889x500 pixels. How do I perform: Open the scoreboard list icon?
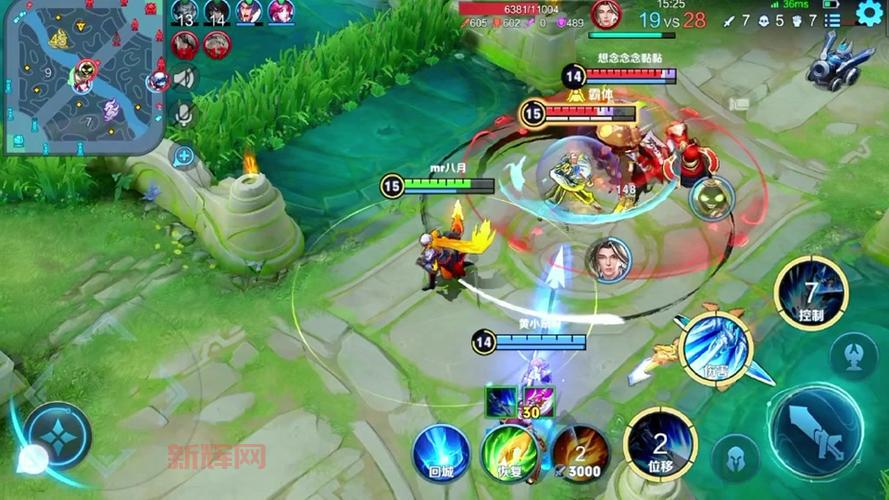pos(832,20)
